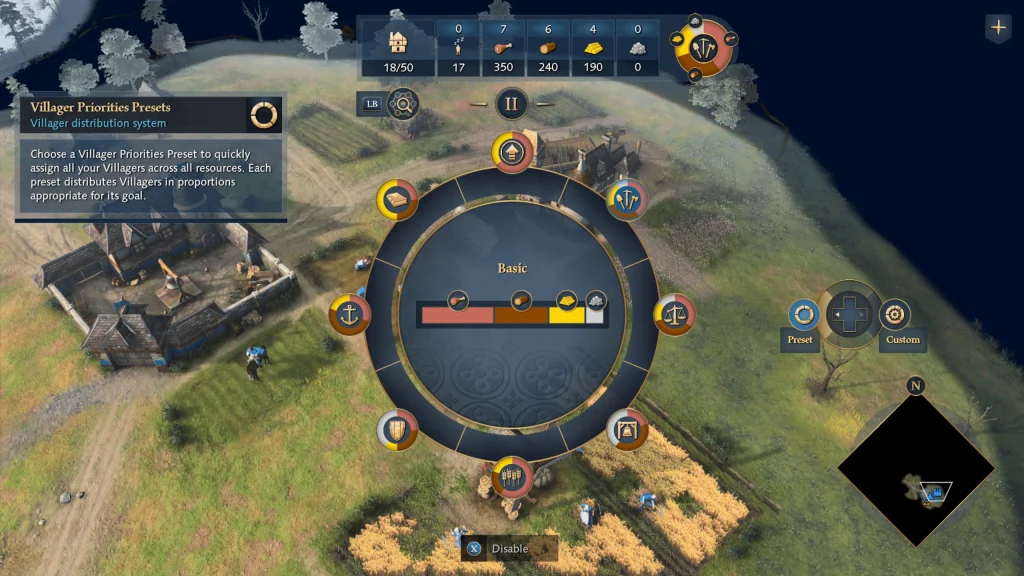1024x576 pixels.
Task: Select the up-arrow house preset on wheel
Action: 512,152
